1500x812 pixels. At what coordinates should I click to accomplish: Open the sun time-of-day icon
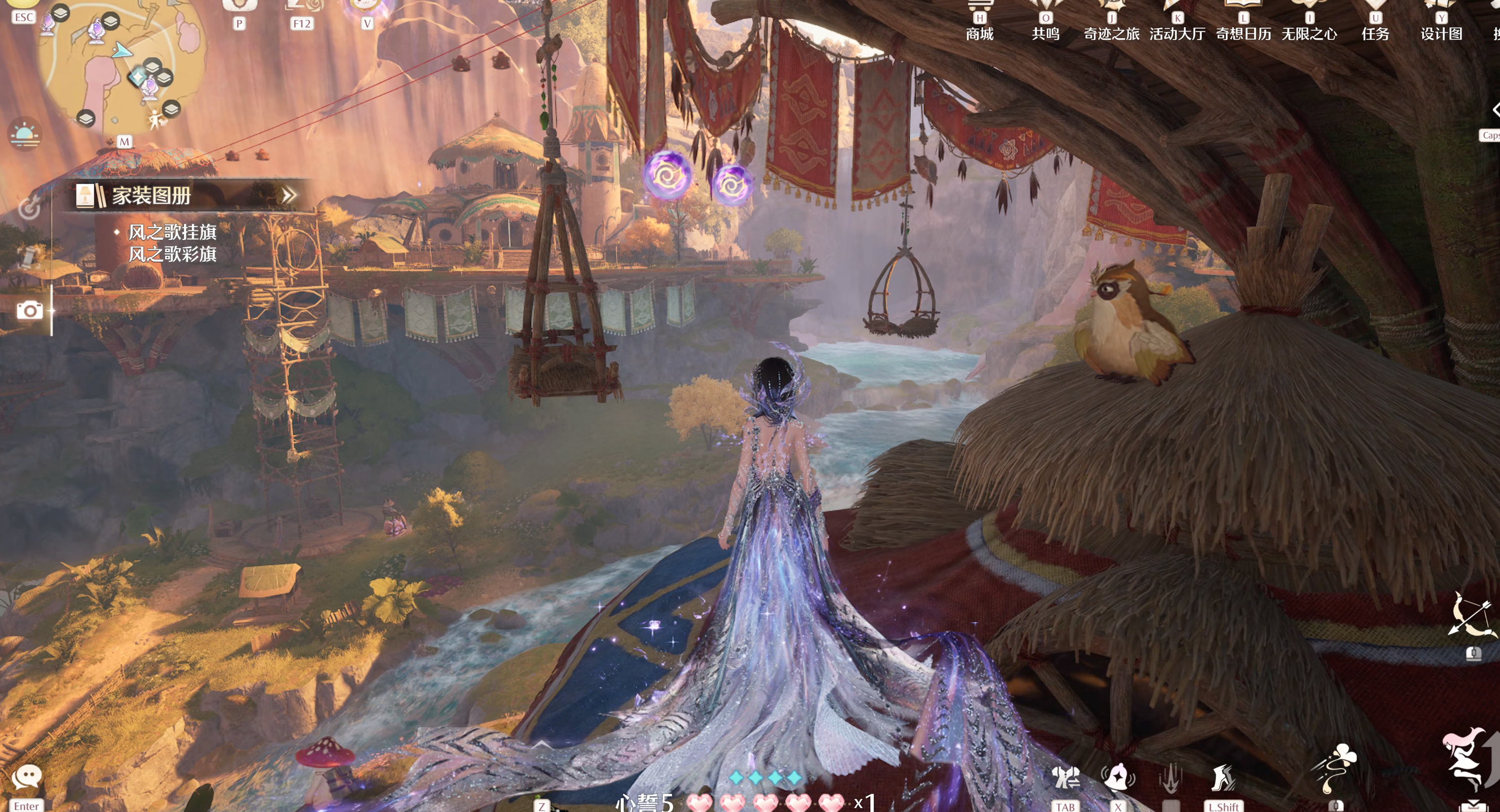[x=25, y=134]
